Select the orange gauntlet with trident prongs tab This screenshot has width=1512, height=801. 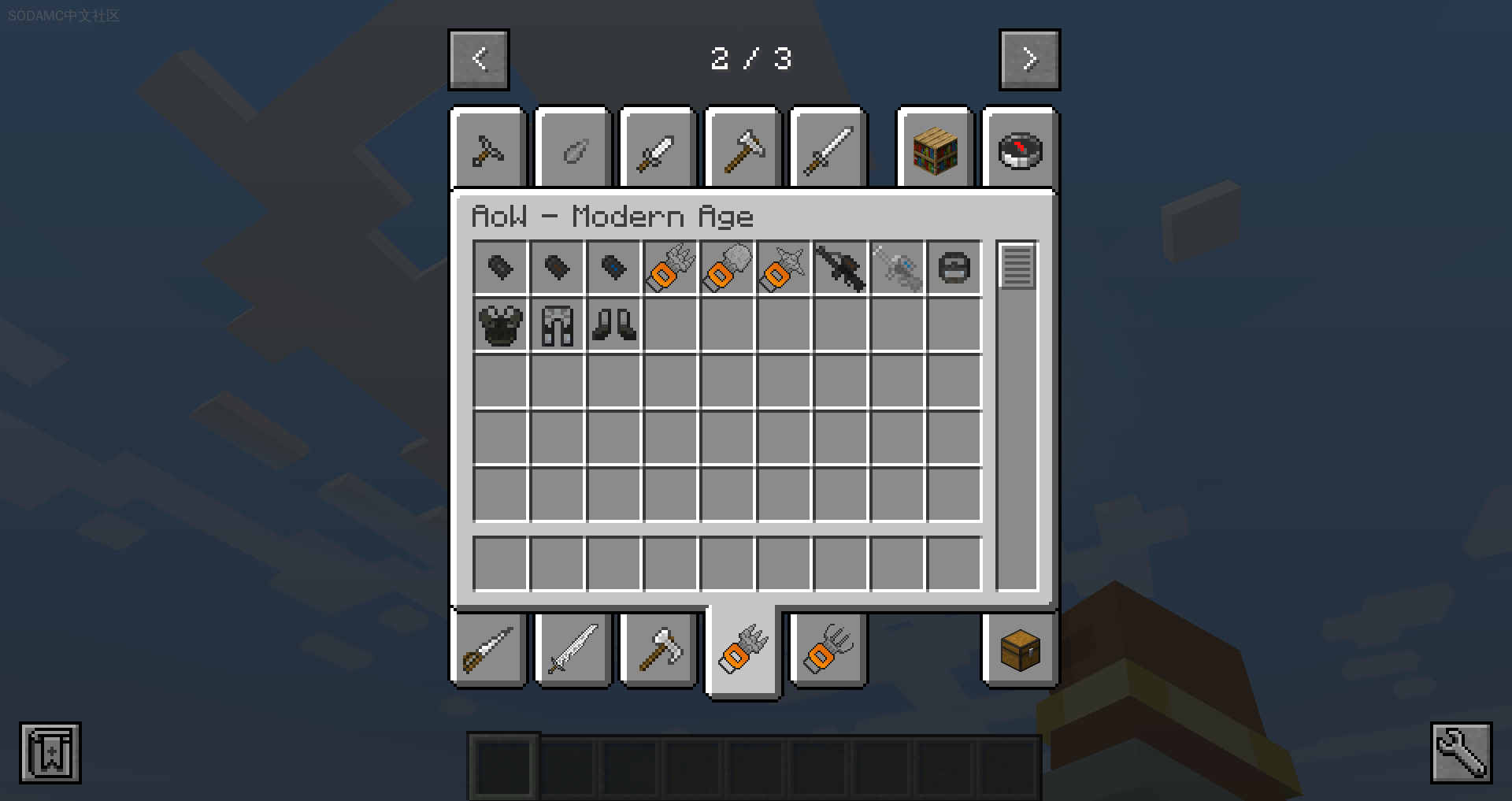828,651
